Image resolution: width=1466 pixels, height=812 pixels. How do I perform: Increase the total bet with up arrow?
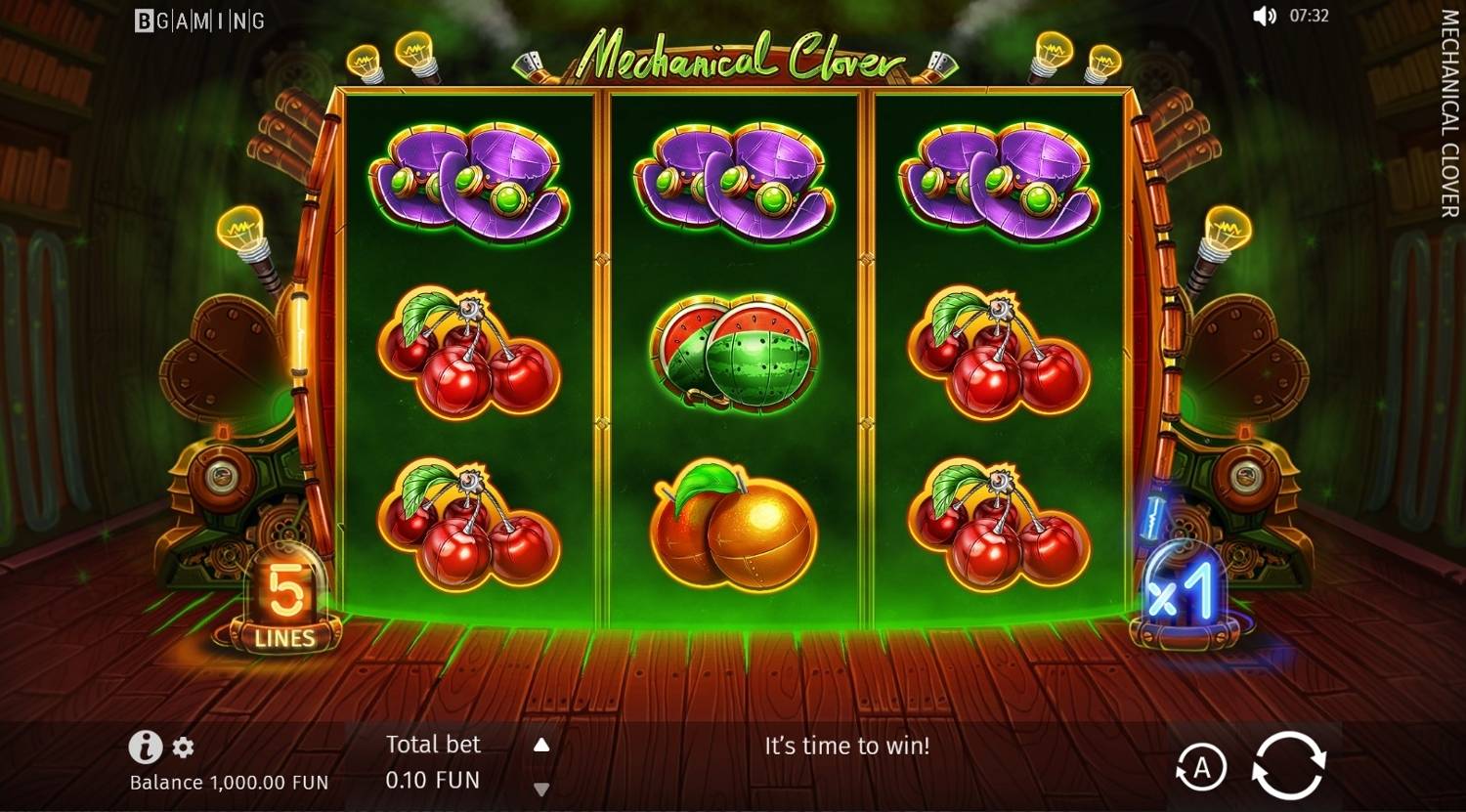[x=540, y=744]
